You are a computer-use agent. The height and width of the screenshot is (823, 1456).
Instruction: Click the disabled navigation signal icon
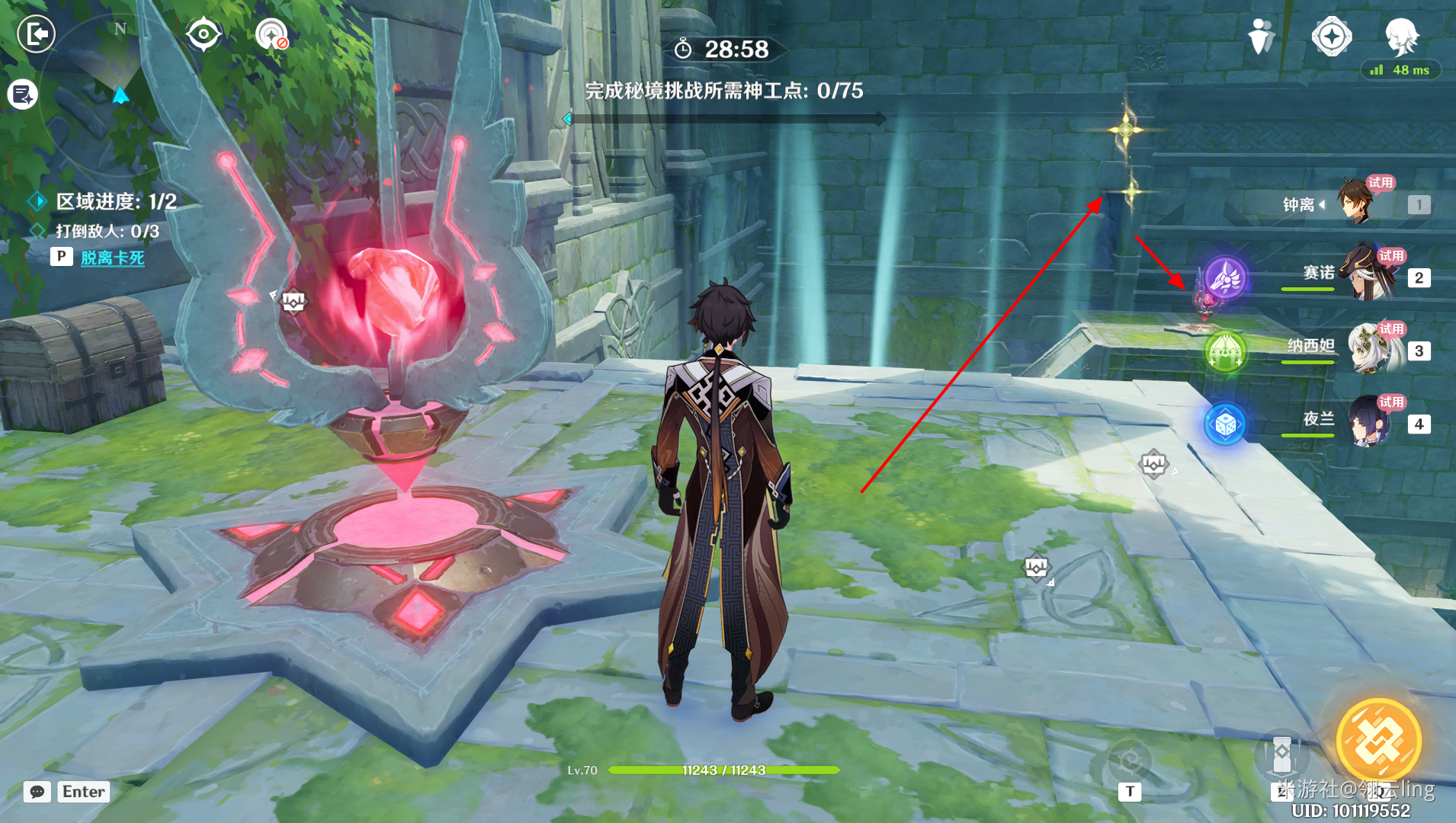coord(271,34)
